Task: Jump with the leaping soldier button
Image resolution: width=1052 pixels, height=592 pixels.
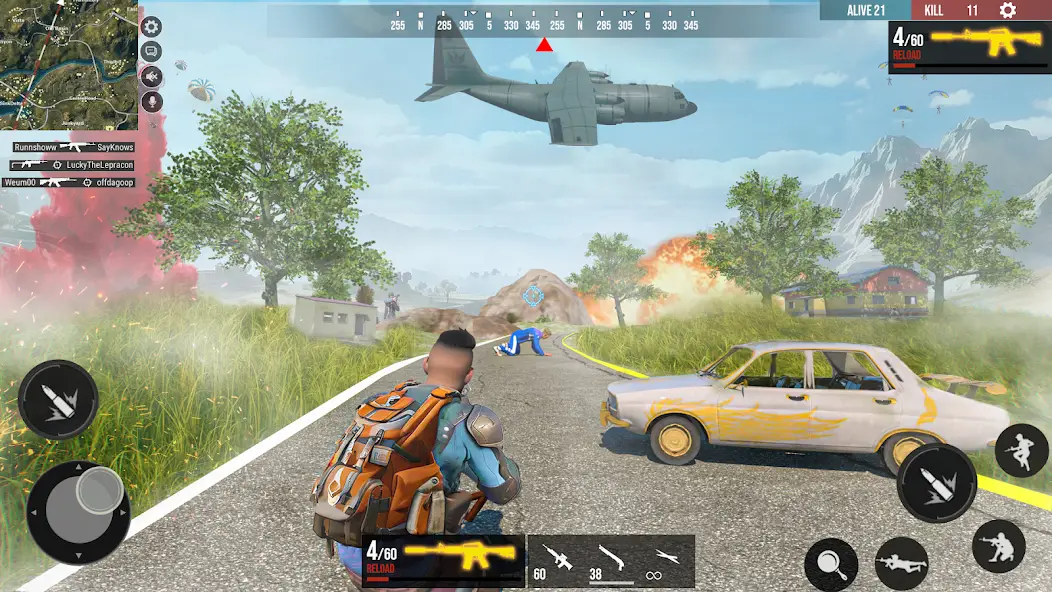Action: [1021, 450]
